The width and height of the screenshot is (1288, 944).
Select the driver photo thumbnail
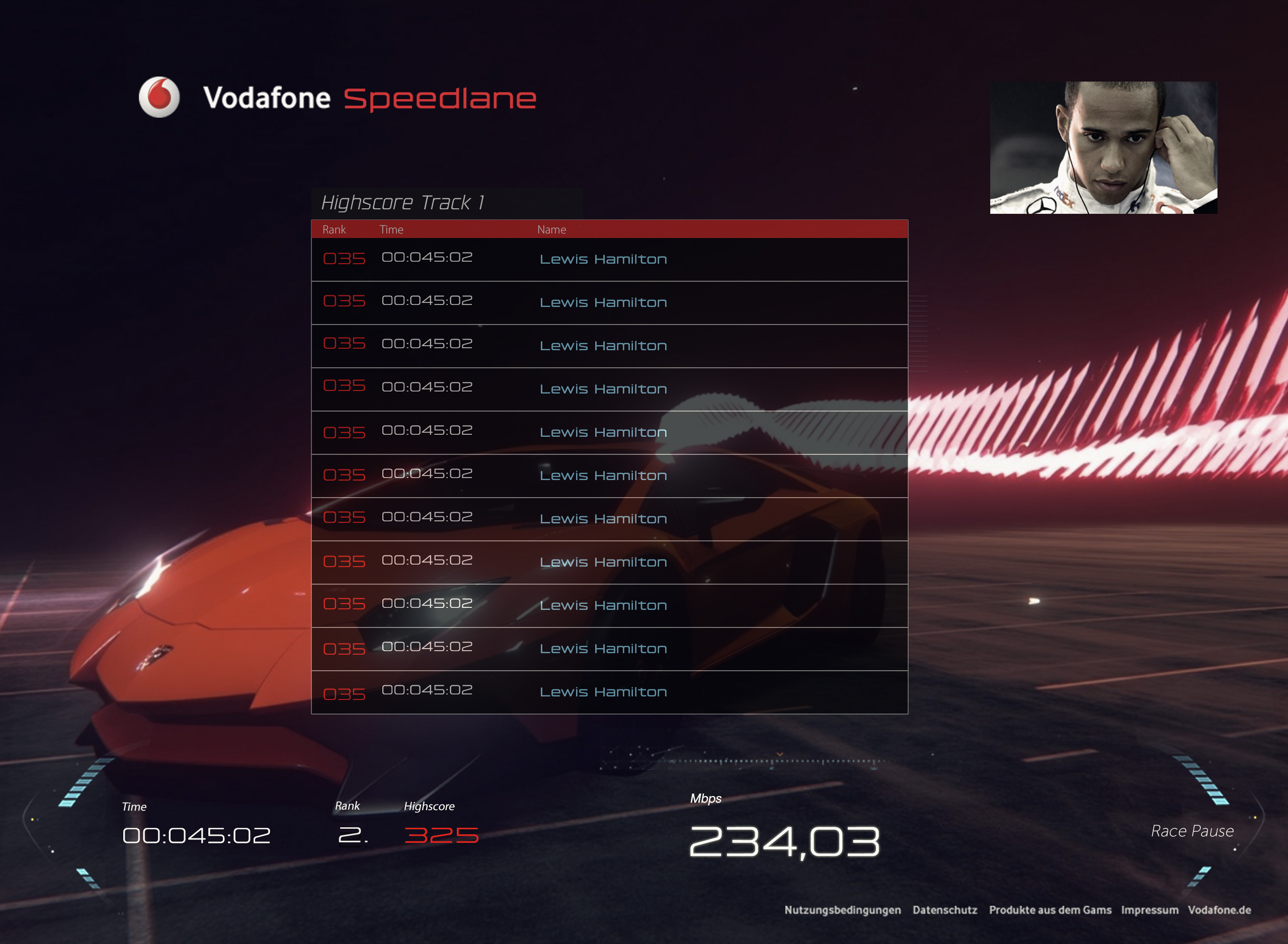pyautogui.click(x=1103, y=147)
